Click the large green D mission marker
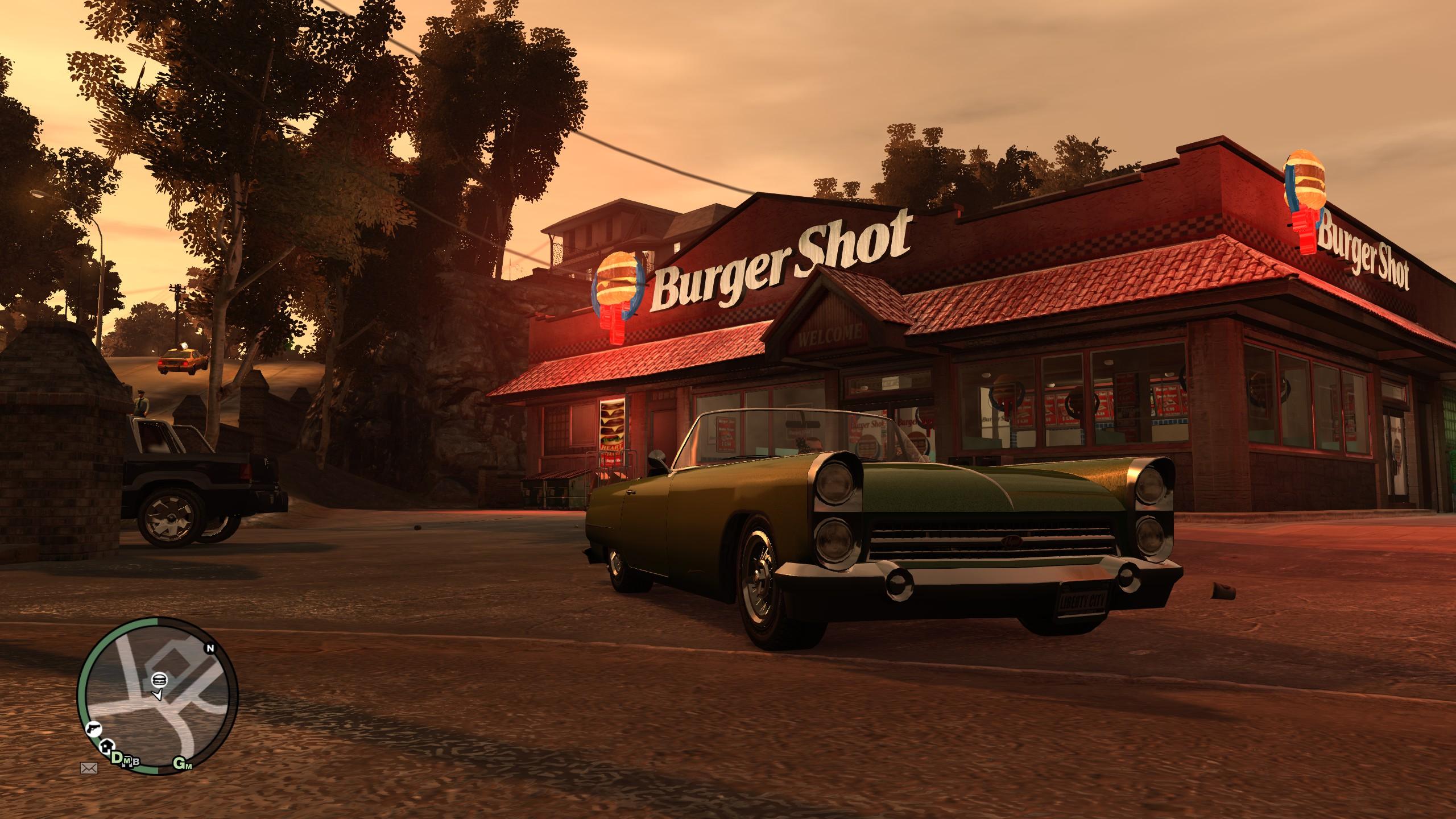 (x=117, y=757)
